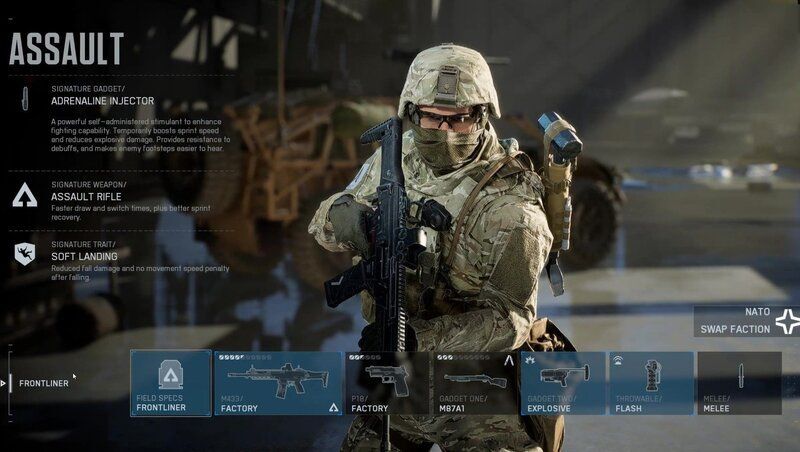Show the Soft Landing signature trait

(x=84, y=254)
